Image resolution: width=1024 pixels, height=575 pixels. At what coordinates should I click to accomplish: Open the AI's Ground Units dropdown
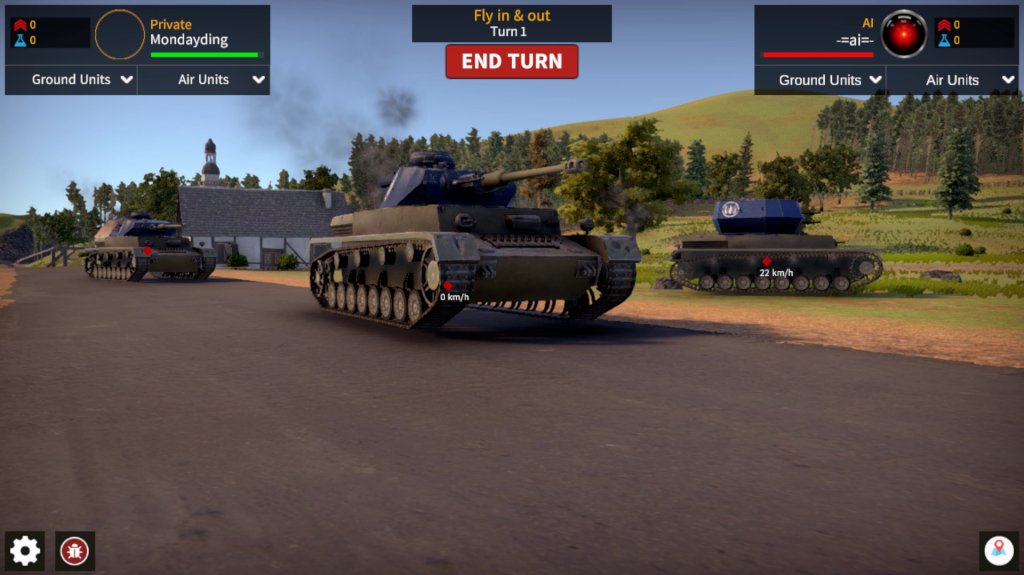[x=821, y=80]
